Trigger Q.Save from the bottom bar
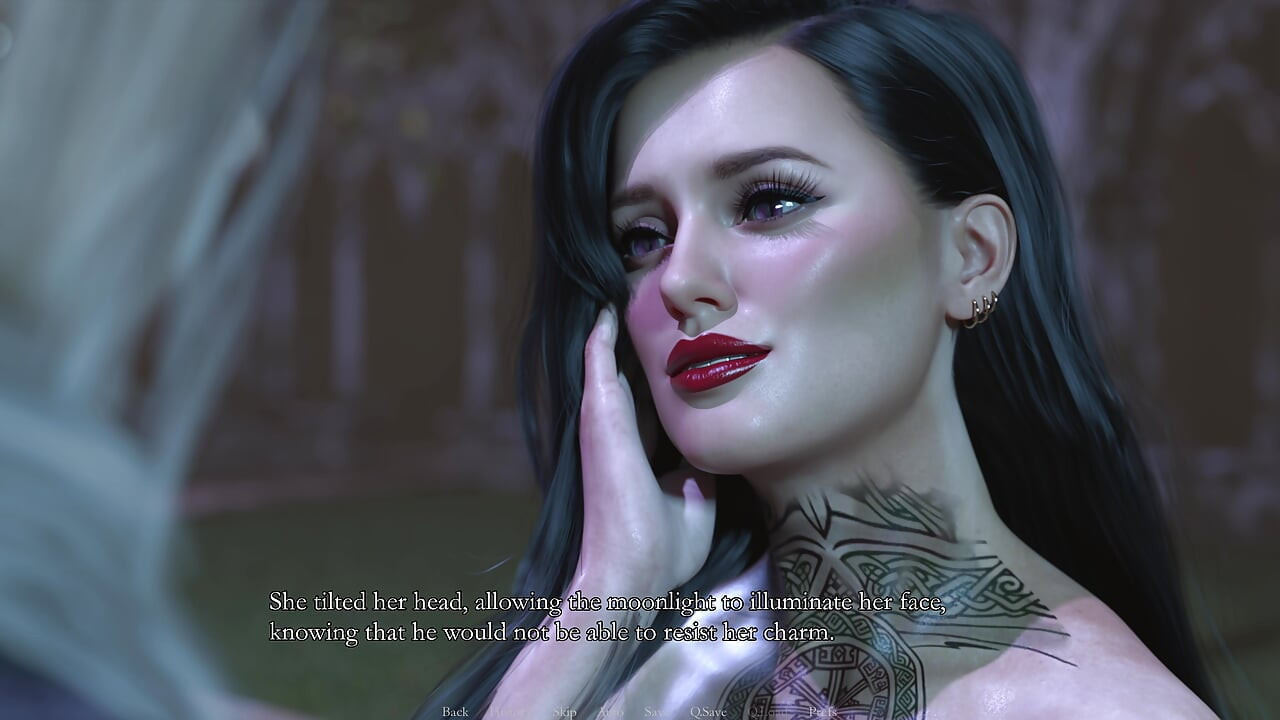Screen dimensions: 1280x720 click(x=709, y=713)
